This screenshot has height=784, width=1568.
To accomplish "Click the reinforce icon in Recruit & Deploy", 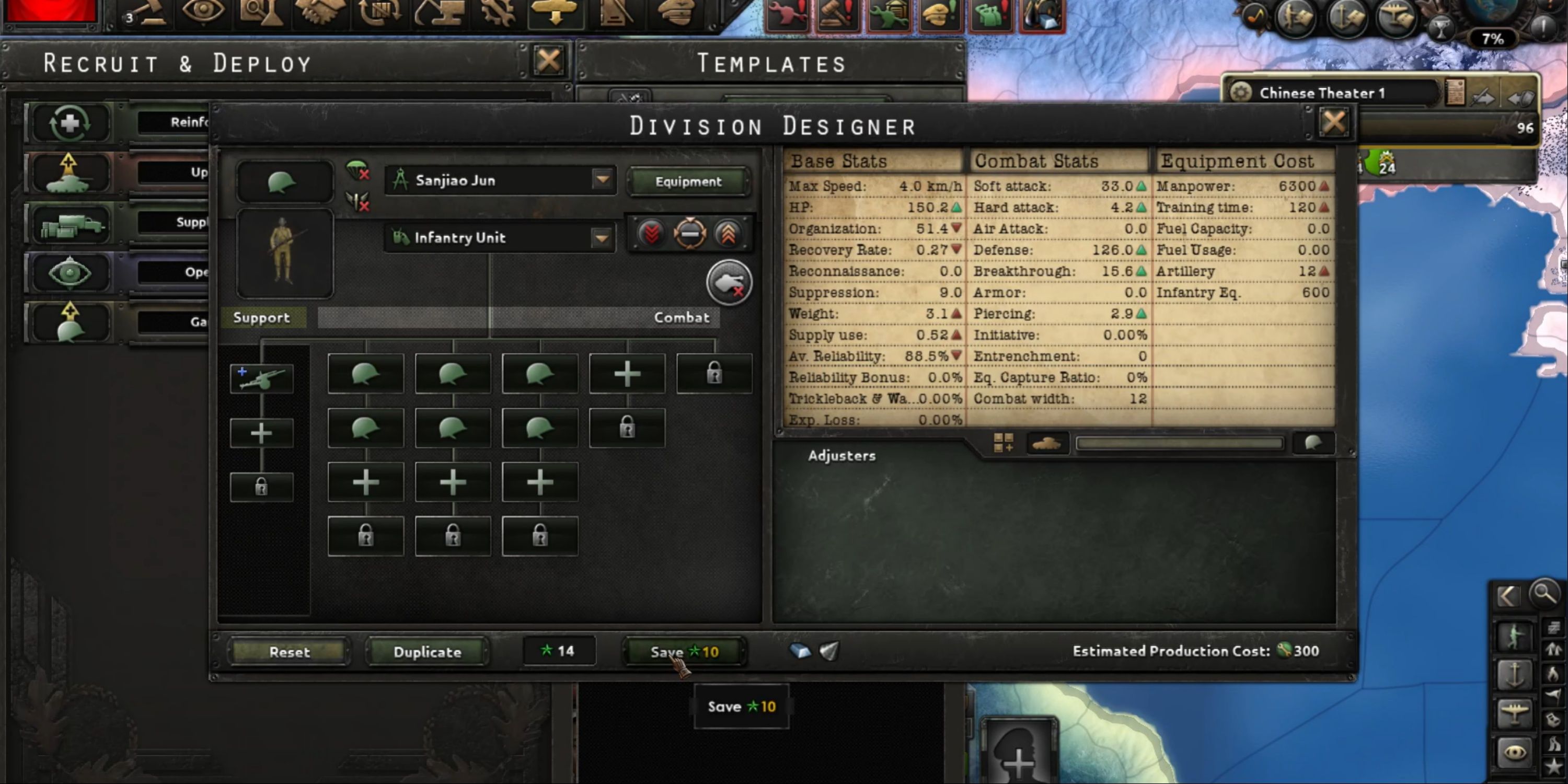I will tap(70, 122).
